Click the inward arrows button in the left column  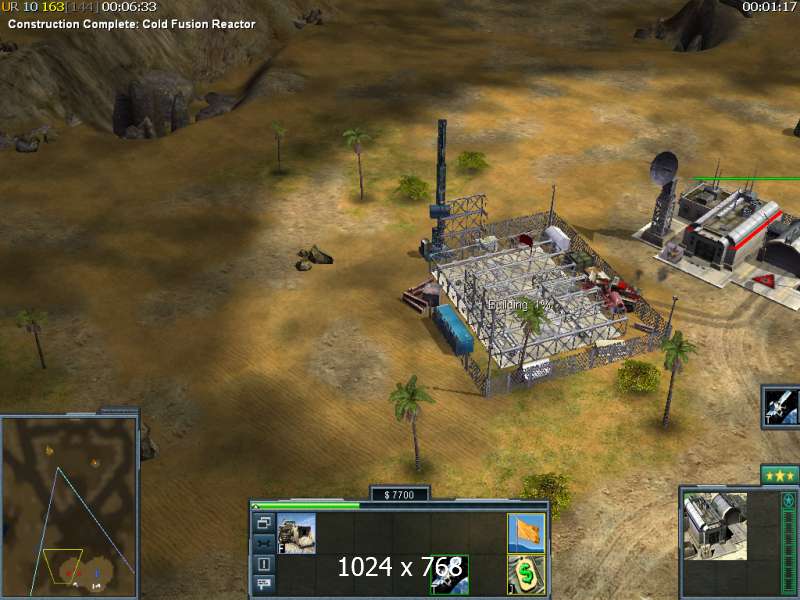pos(263,543)
